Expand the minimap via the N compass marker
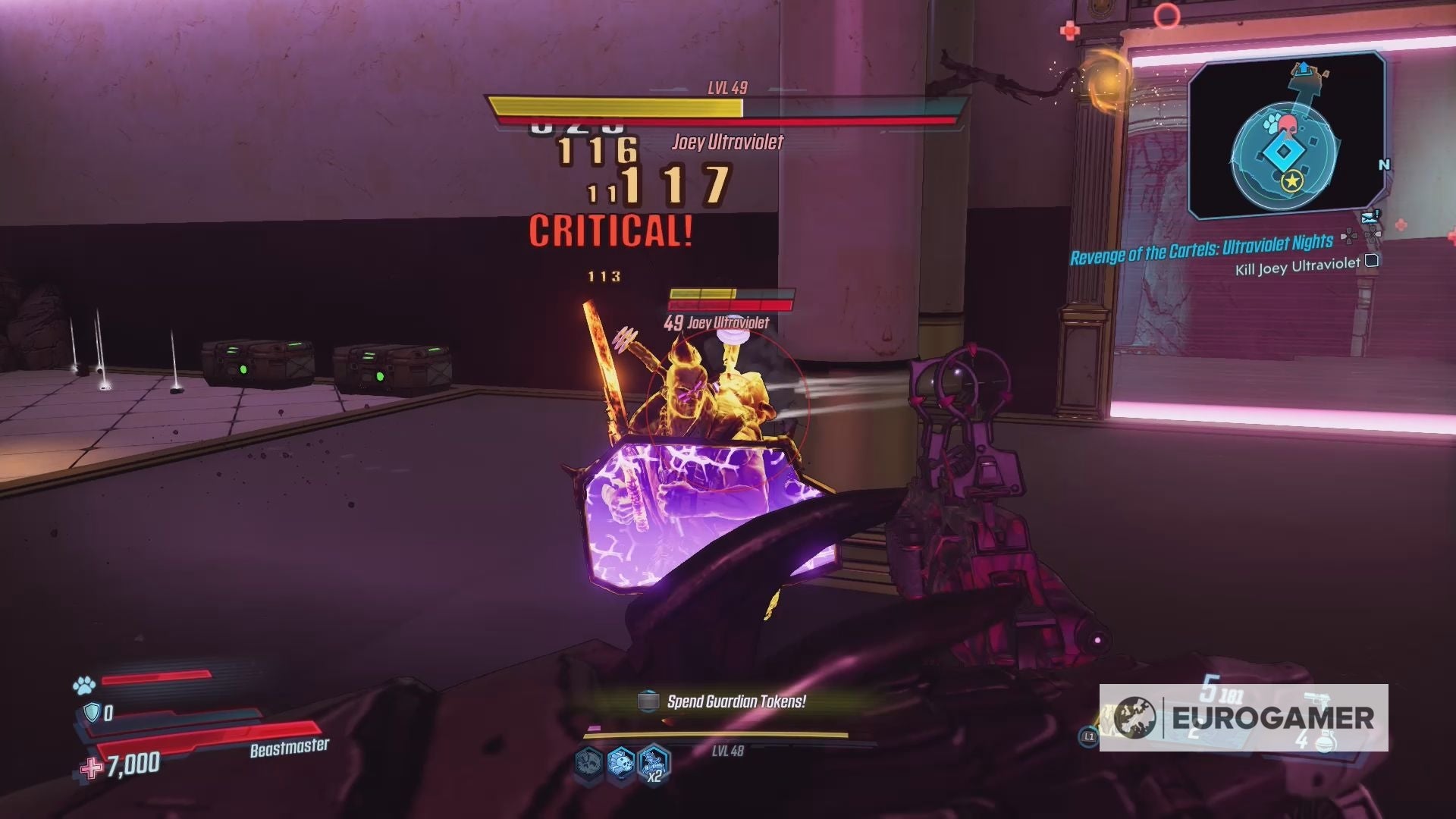 click(1383, 164)
